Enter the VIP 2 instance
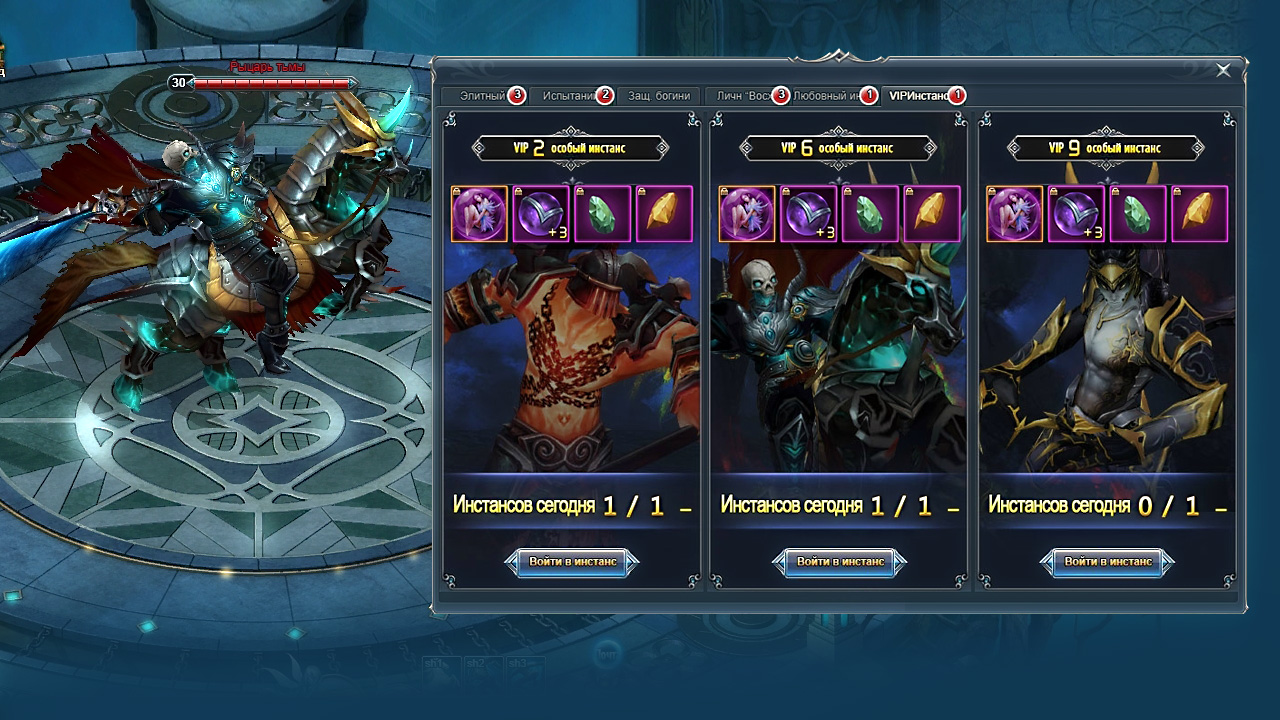 pyautogui.click(x=572, y=562)
